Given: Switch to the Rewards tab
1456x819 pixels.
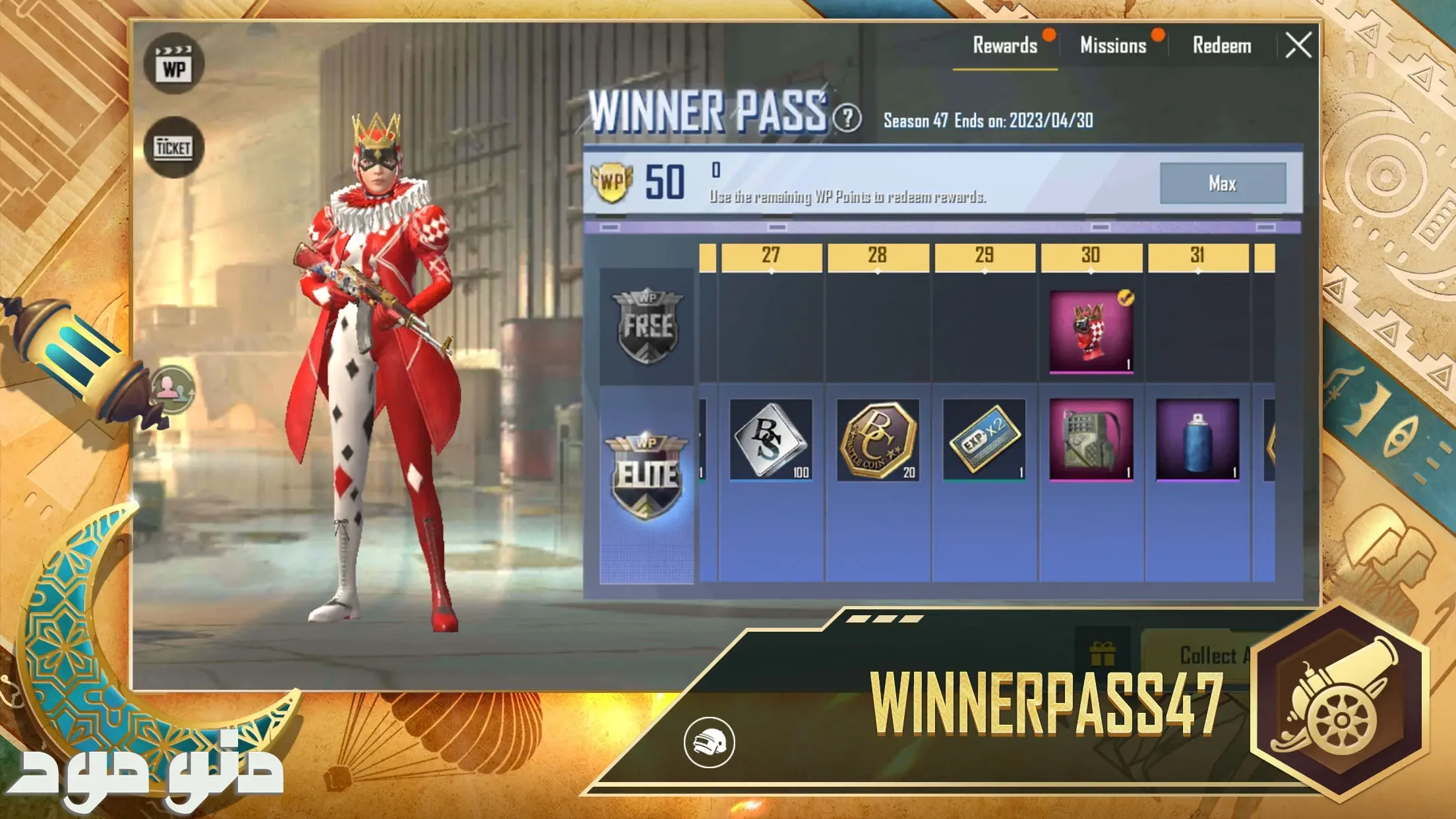Looking at the screenshot, I should [1005, 46].
